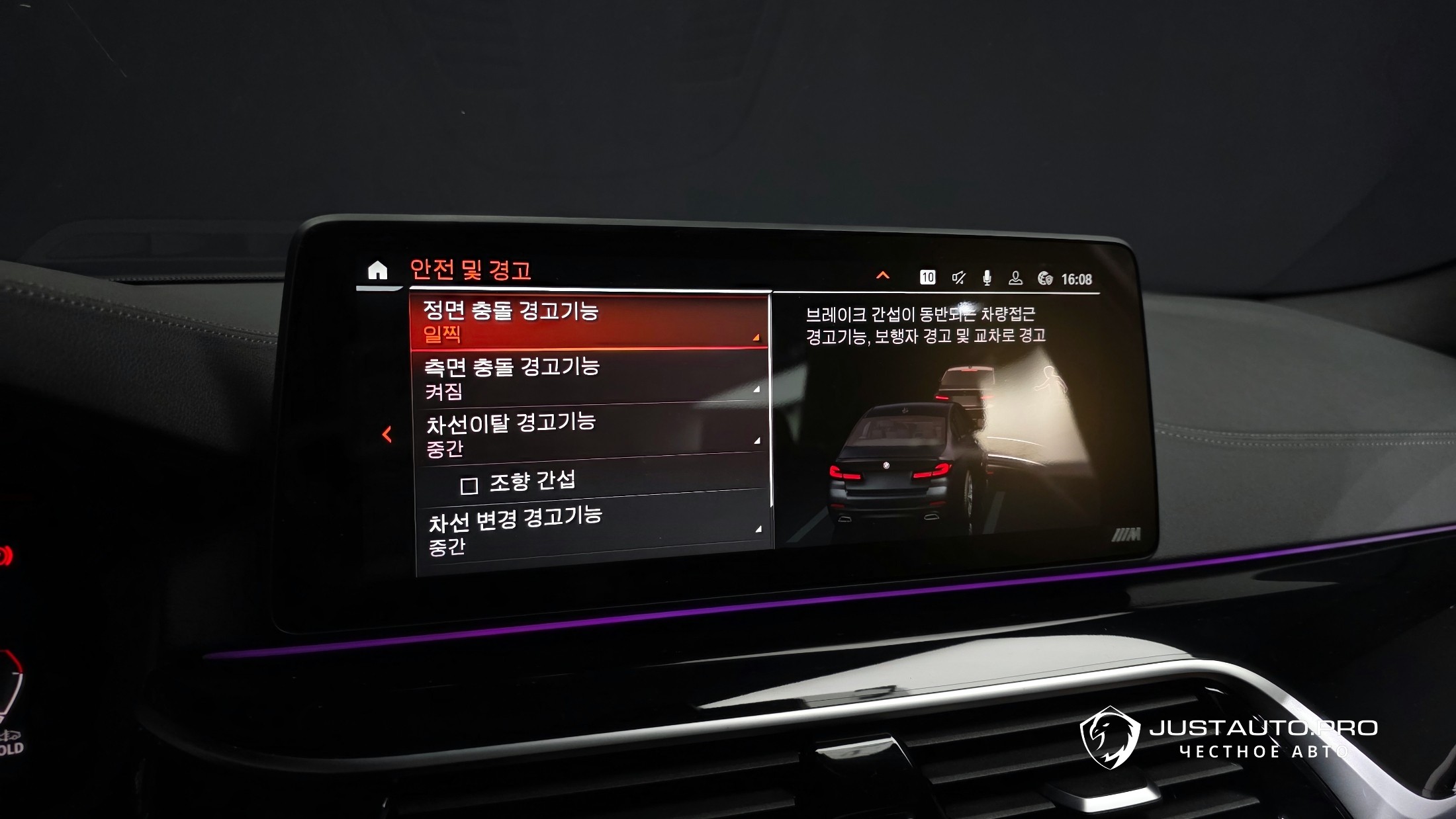Toggle the 조향 간섭 checkbox
The image size is (1456, 819).
point(469,486)
